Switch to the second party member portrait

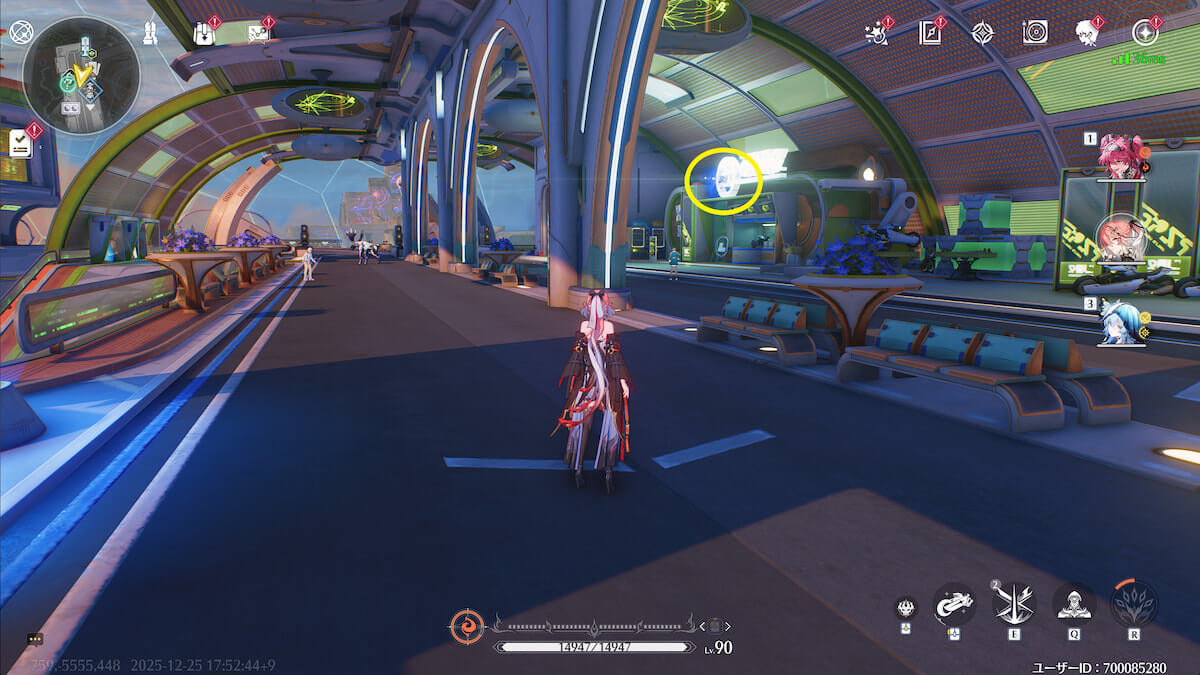click(1120, 238)
